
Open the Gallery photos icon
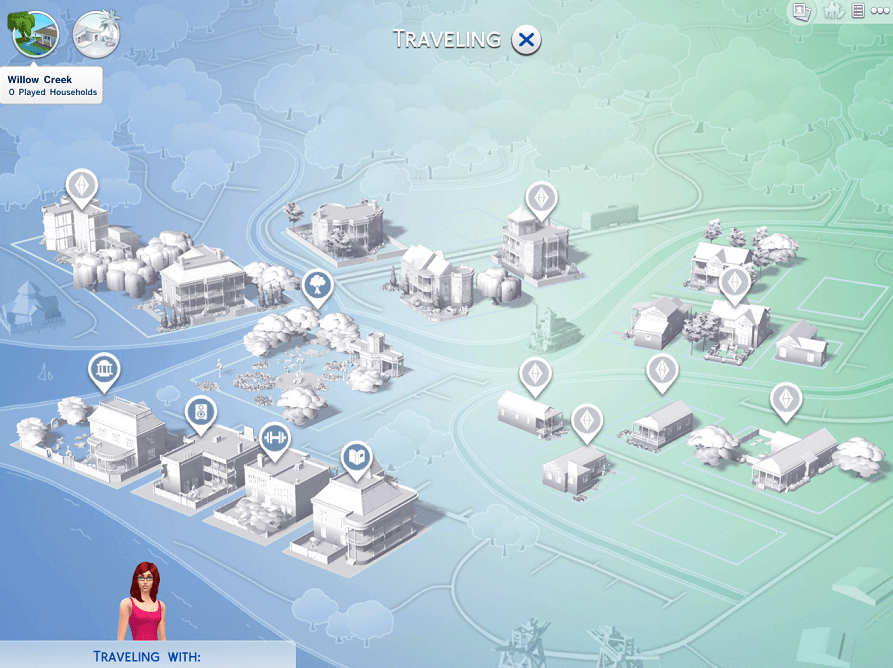(x=801, y=11)
